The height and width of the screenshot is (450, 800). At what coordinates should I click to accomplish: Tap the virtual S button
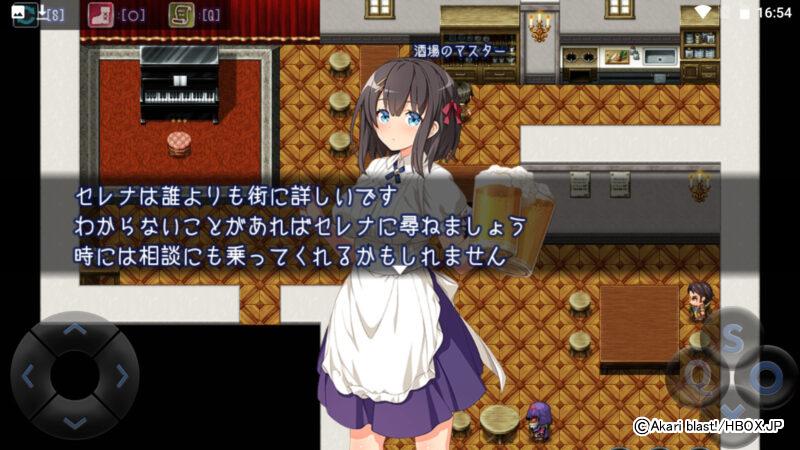click(732, 340)
